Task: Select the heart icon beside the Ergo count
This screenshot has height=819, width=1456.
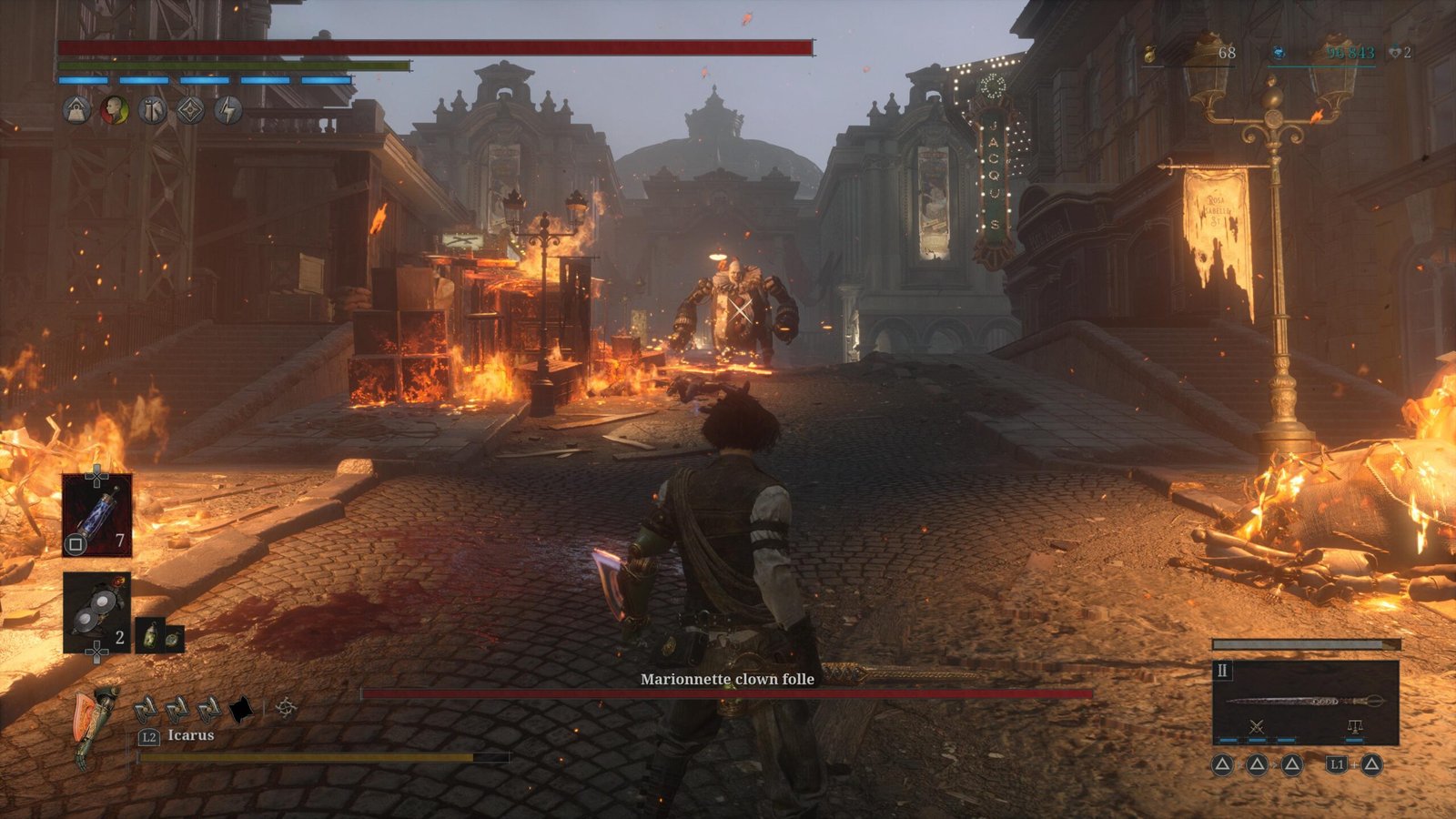Action: point(1394,54)
